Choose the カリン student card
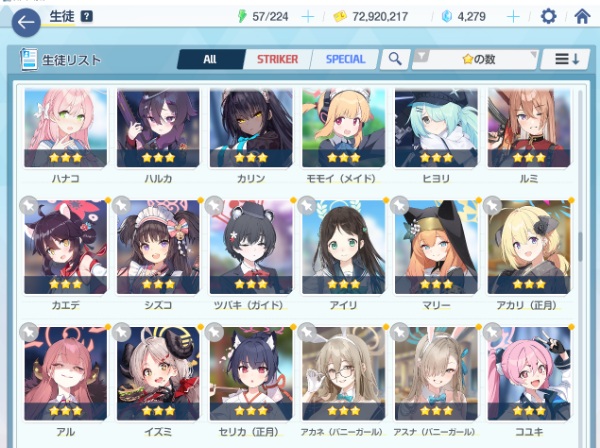 pyautogui.click(x=251, y=134)
